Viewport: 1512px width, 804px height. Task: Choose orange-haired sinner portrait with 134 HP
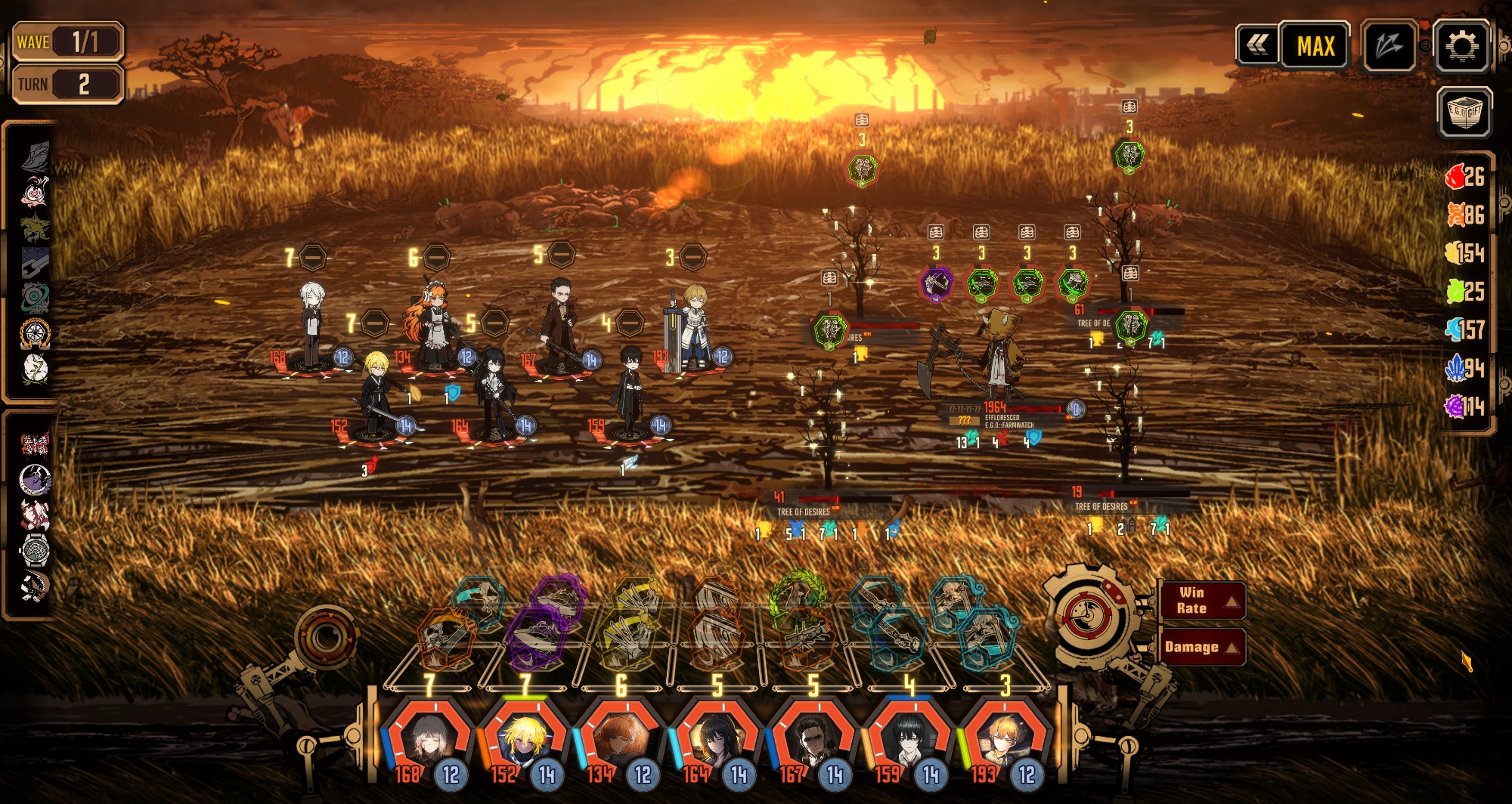point(621,738)
